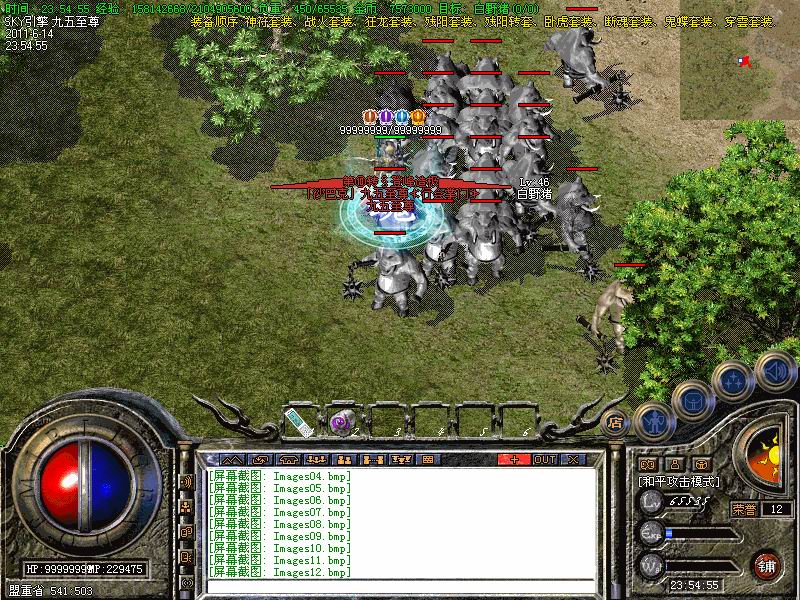Click the mountain-shaped button on chat toolbar

[233, 459]
